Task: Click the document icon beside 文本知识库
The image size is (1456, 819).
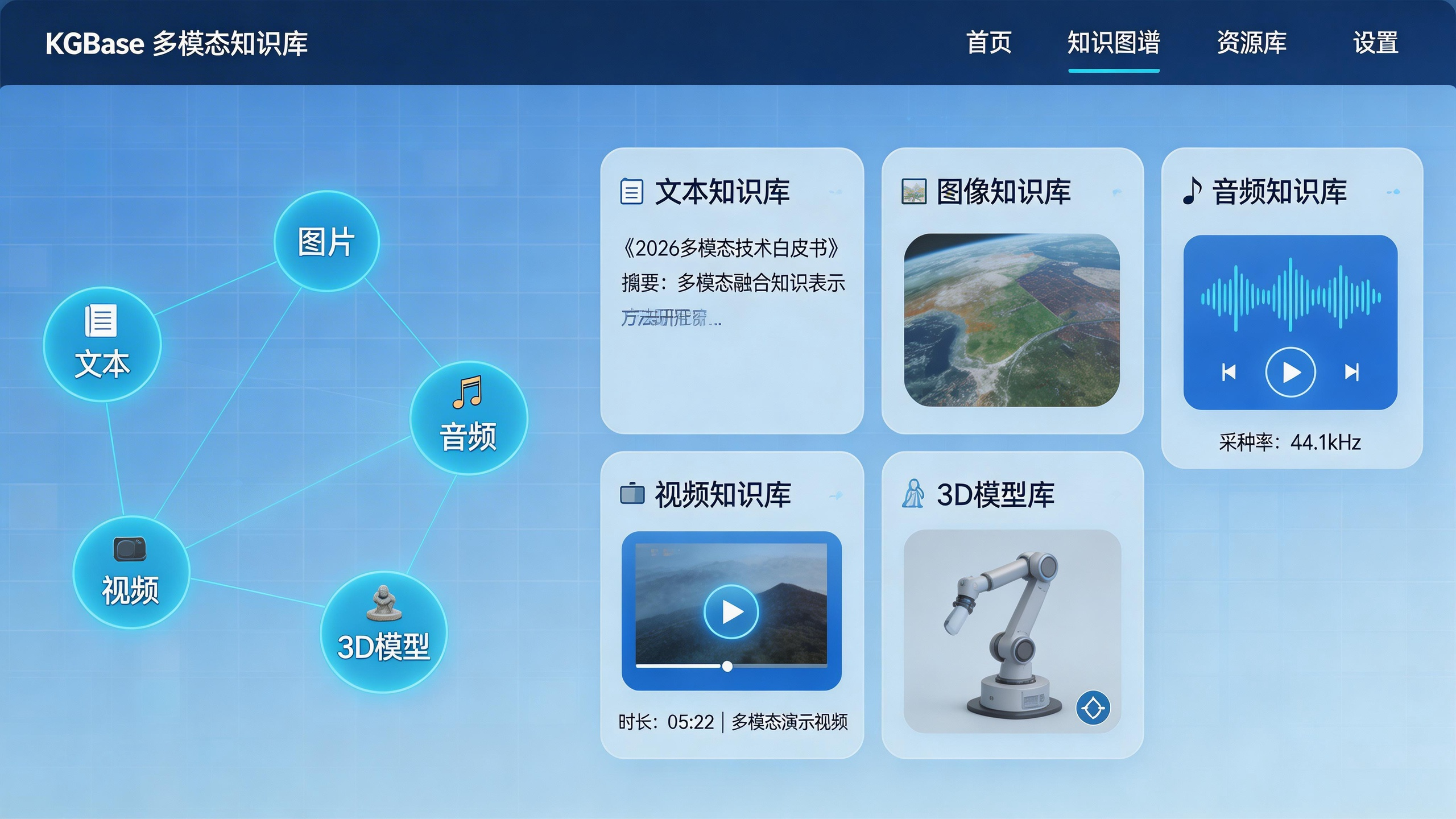Action: (631, 192)
